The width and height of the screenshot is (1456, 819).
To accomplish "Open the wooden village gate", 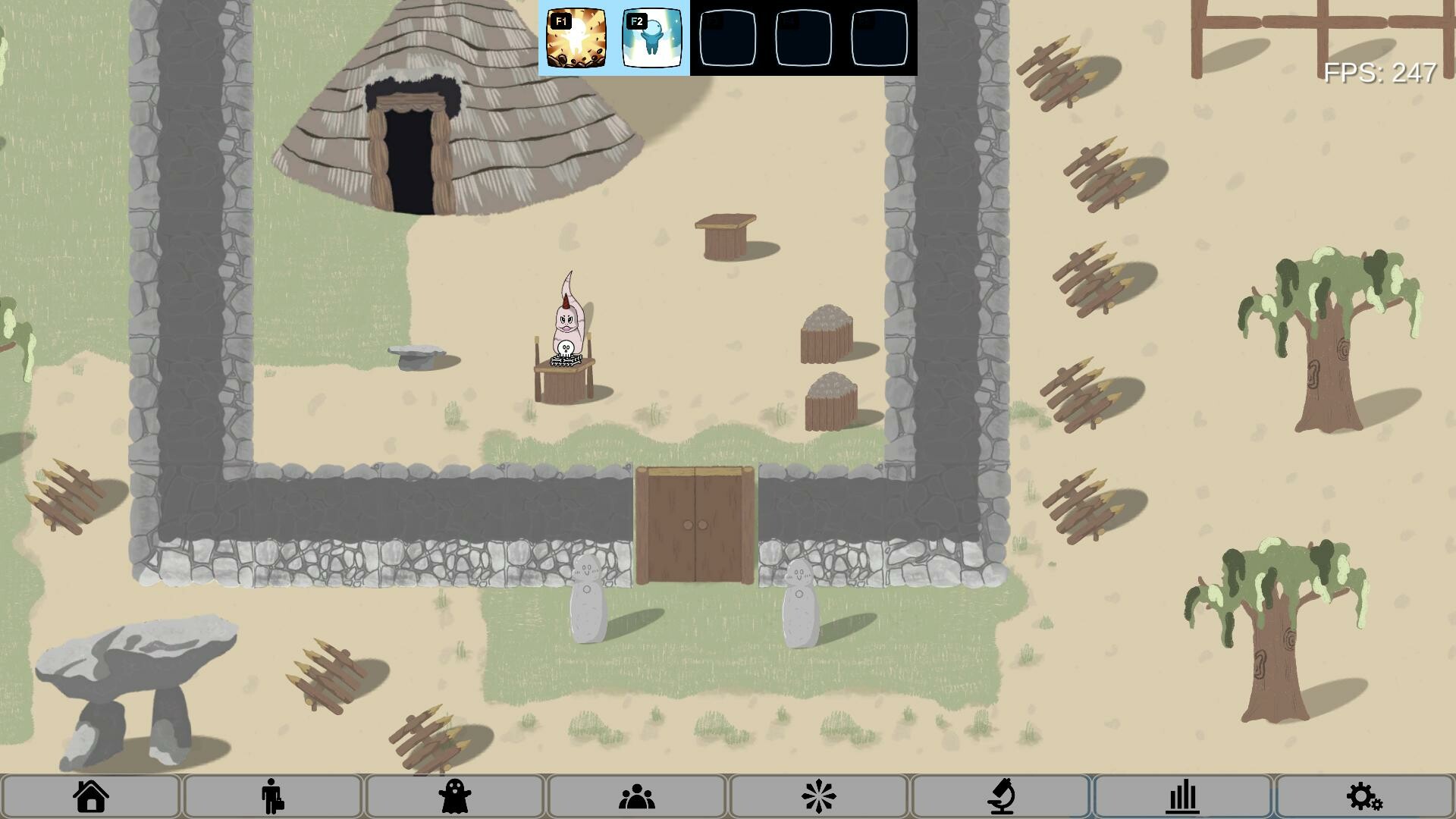I will tap(695, 523).
